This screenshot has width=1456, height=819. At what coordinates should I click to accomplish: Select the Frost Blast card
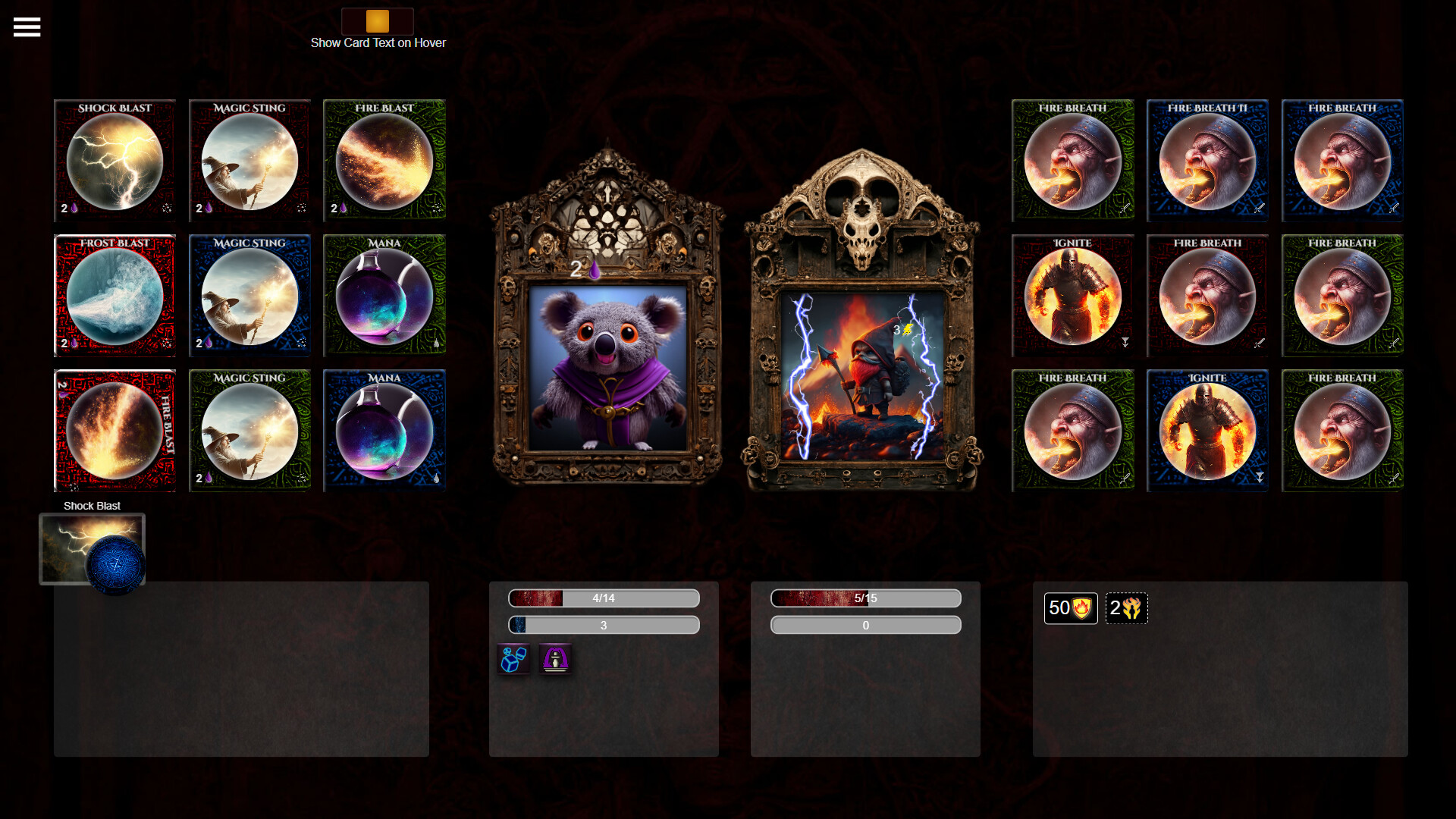tap(114, 295)
